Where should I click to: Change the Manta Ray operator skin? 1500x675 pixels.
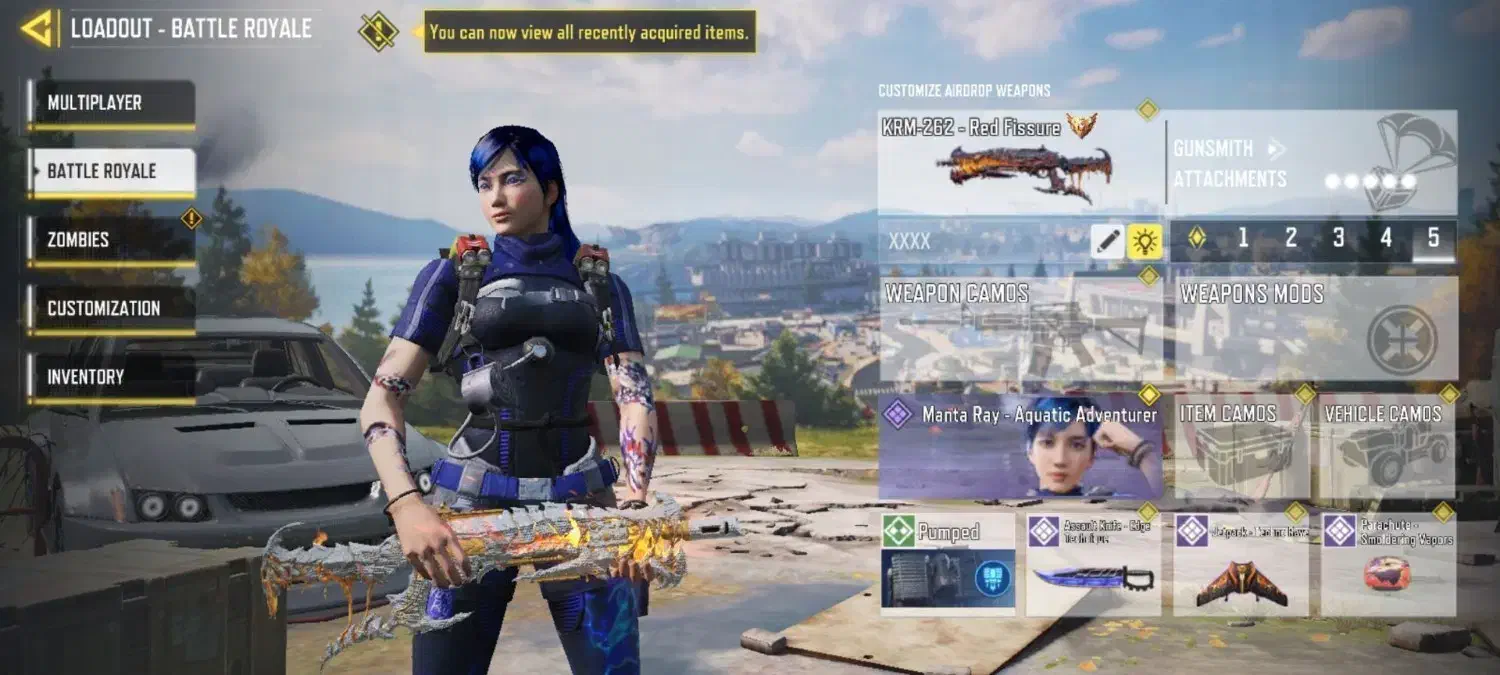coord(1021,446)
